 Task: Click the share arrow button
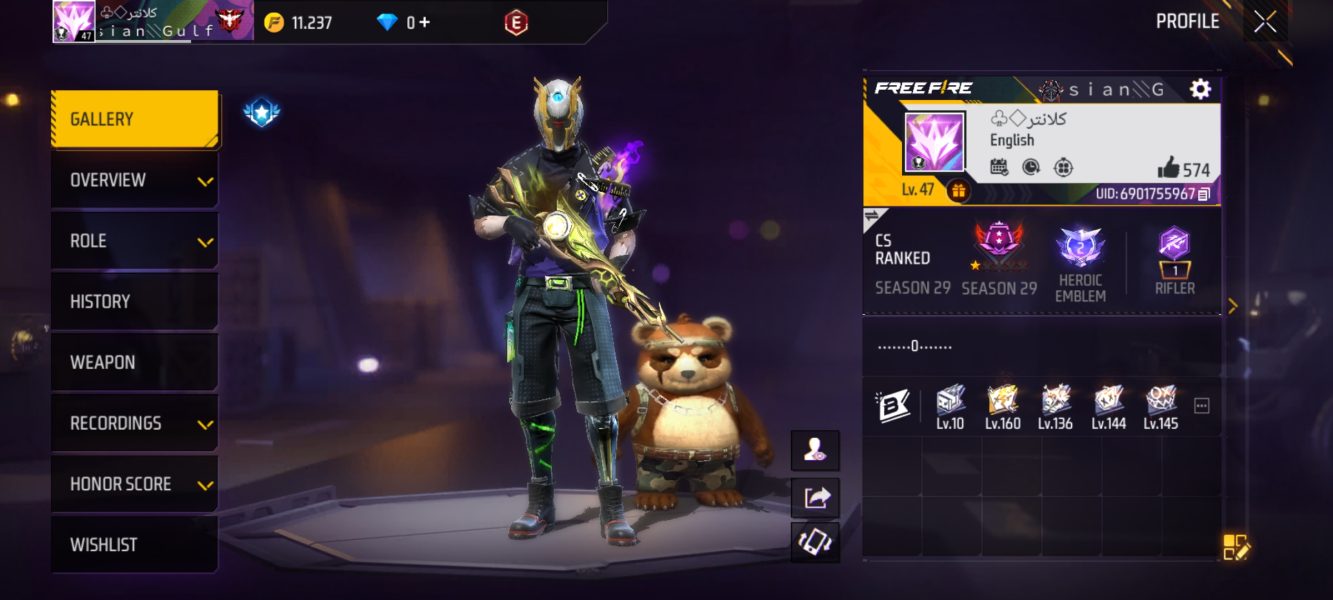point(816,497)
